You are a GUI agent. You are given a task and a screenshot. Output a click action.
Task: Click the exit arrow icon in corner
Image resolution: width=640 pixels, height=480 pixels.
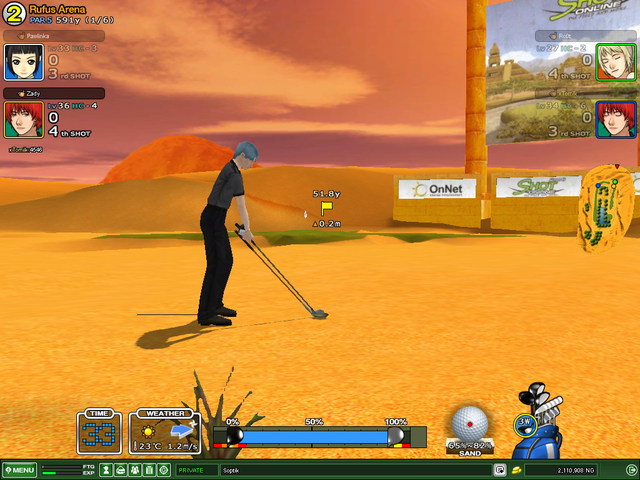pos(631,469)
